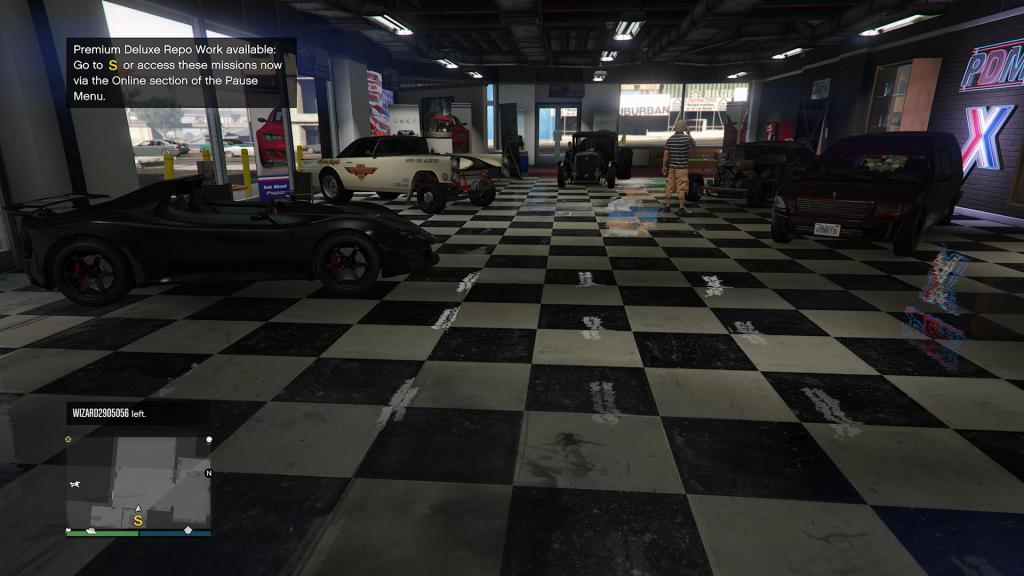Click the white player arrow on minimap
Screen dimensions: 1024x576
[138, 509]
